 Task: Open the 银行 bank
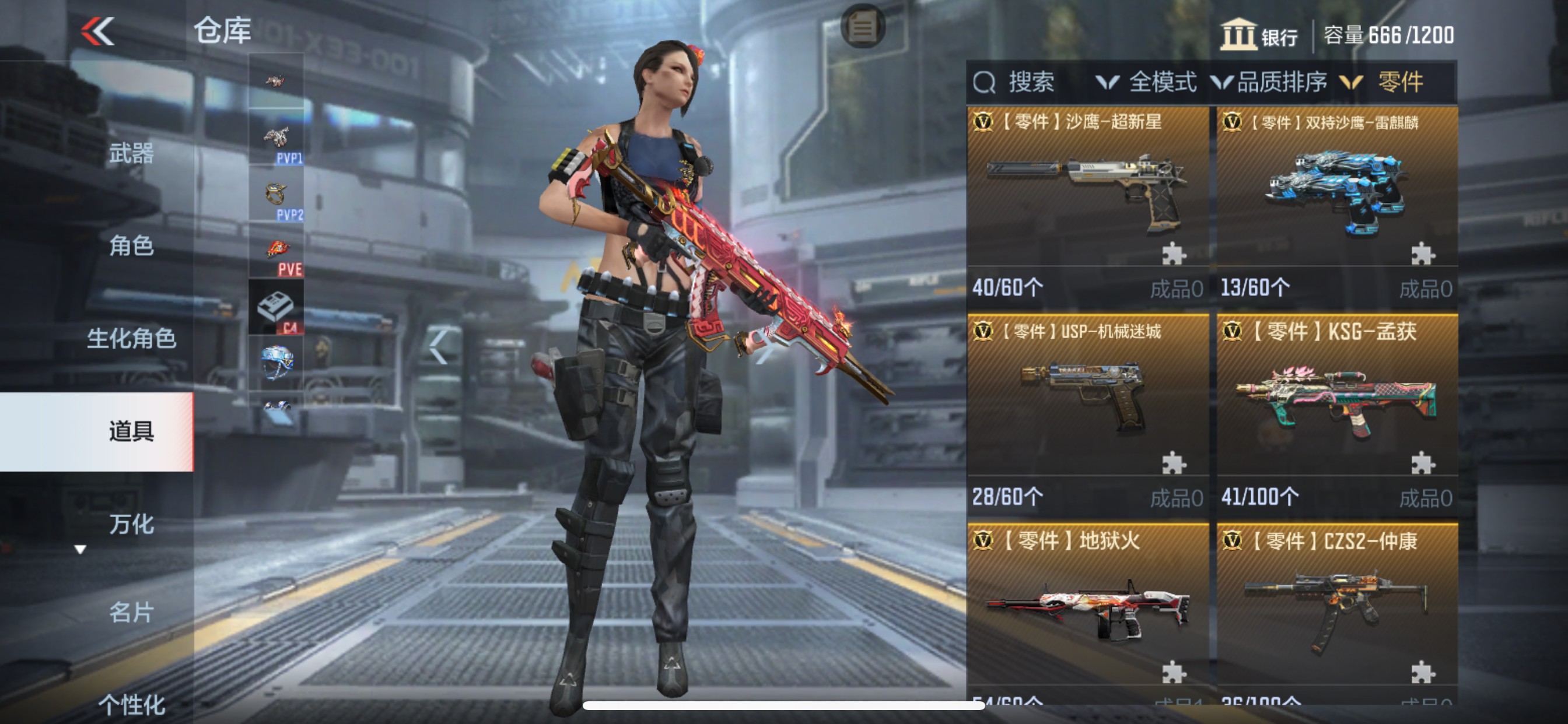[1259, 36]
